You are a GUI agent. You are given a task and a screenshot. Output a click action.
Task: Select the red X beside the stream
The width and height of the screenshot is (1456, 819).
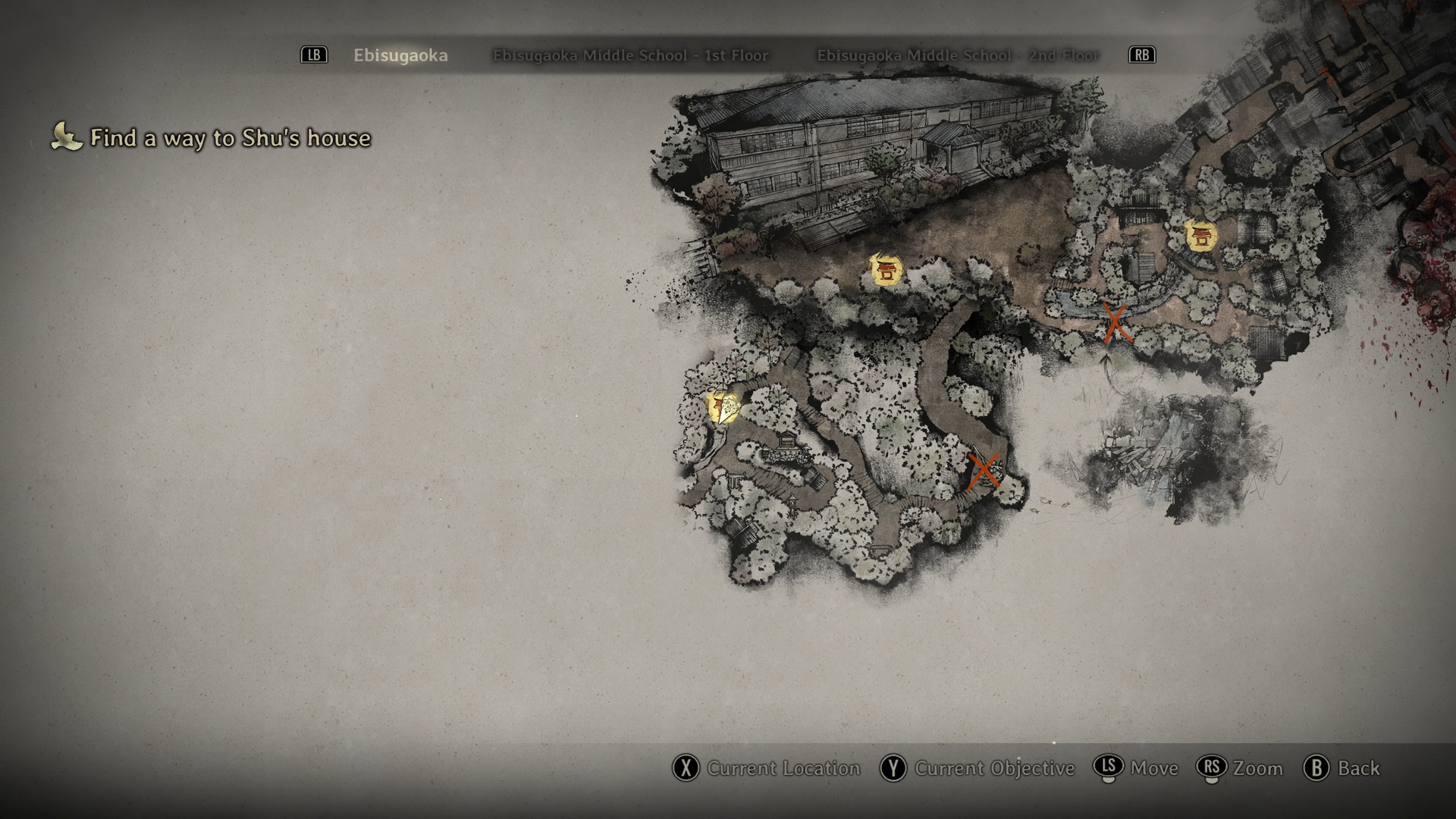pos(1115,322)
